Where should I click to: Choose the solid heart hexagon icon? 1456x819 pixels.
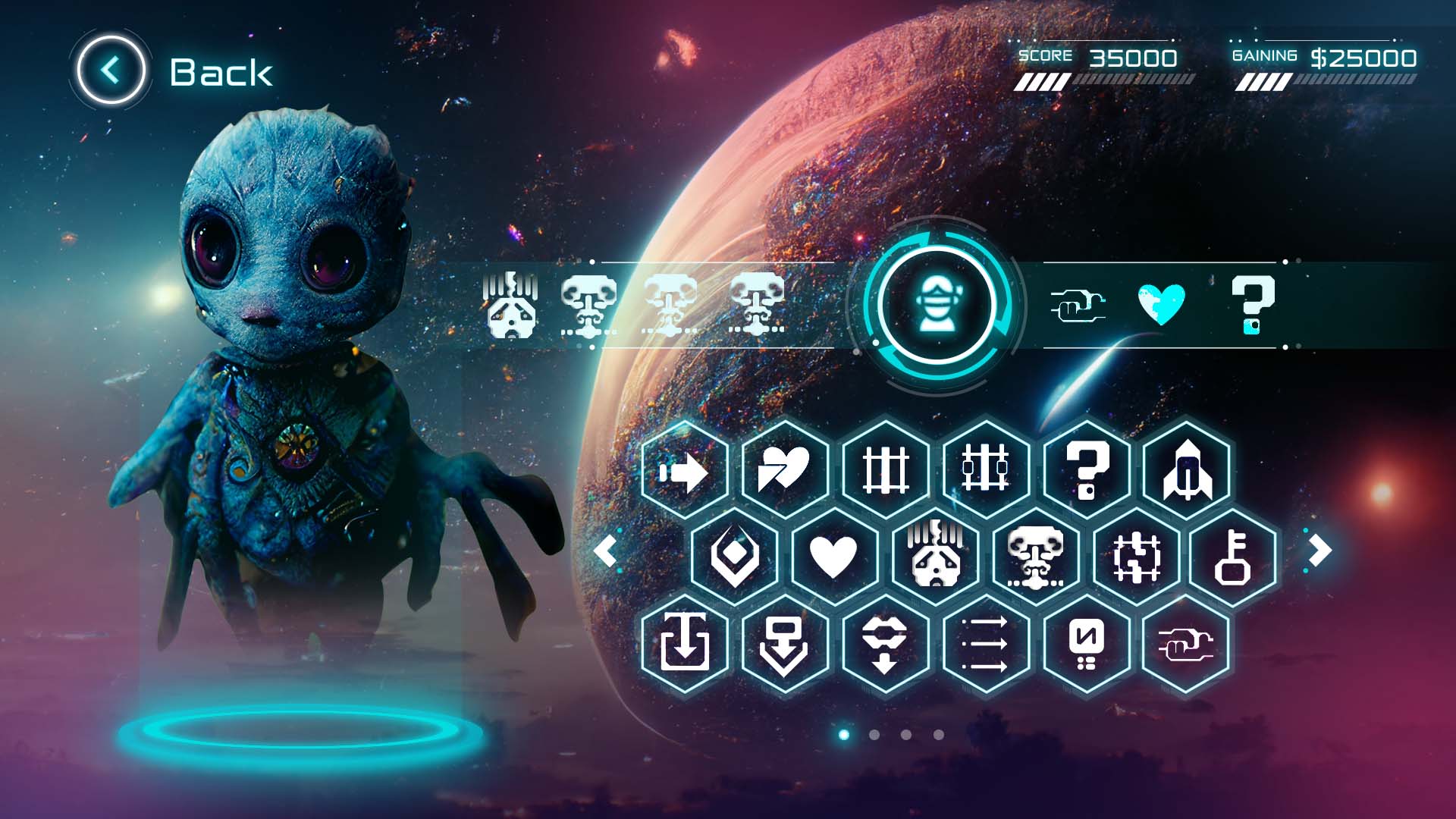click(x=833, y=557)
